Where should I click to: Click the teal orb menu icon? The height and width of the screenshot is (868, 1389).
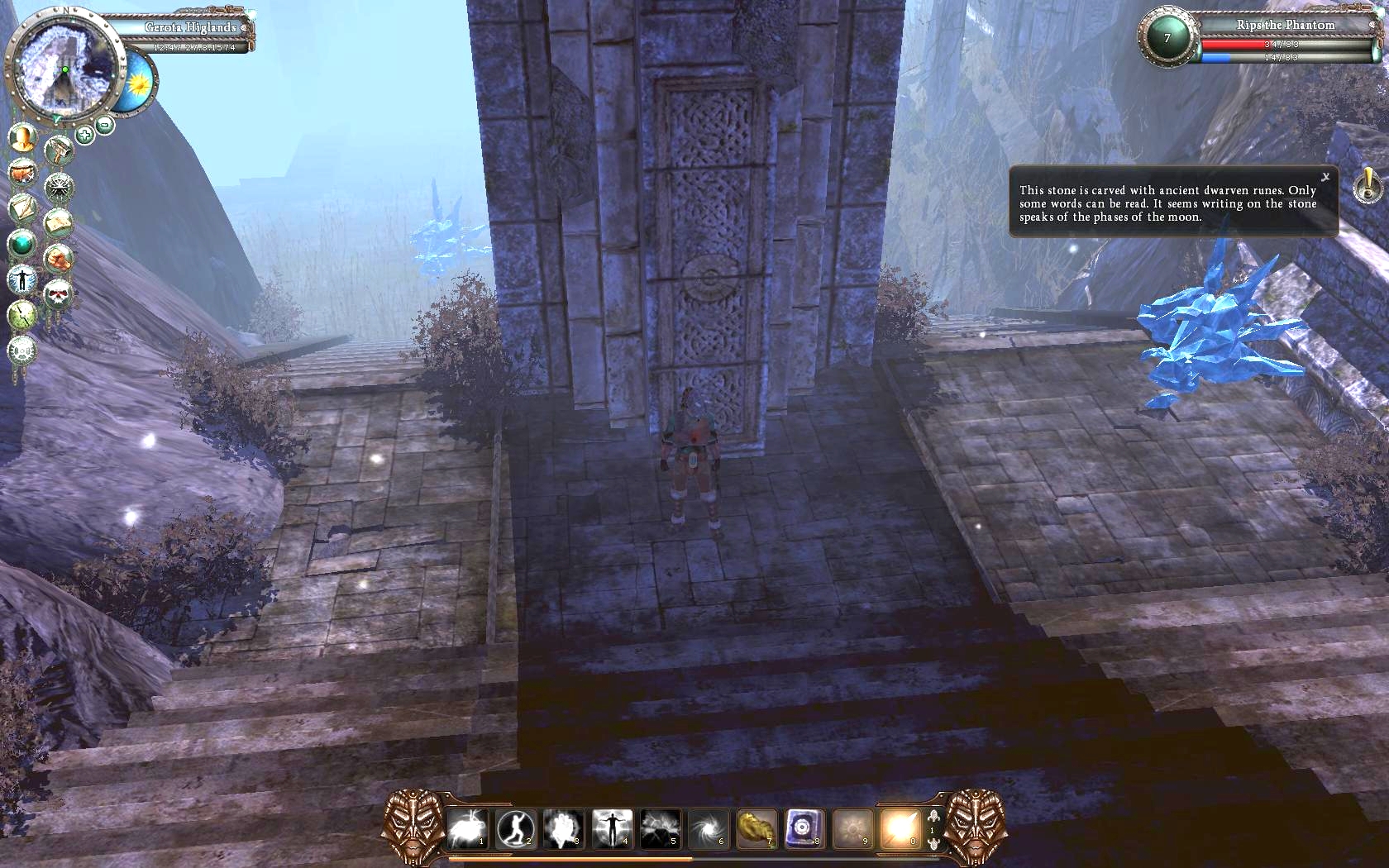21,244
